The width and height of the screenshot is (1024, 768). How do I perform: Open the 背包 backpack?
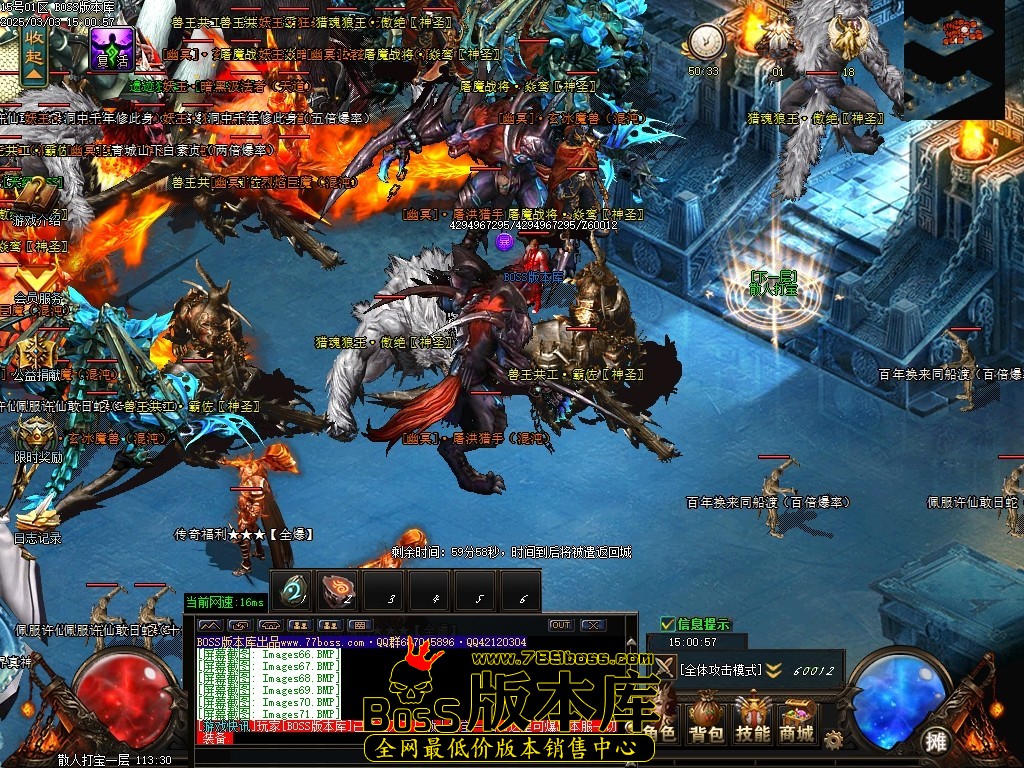click(x=706, y=720)
